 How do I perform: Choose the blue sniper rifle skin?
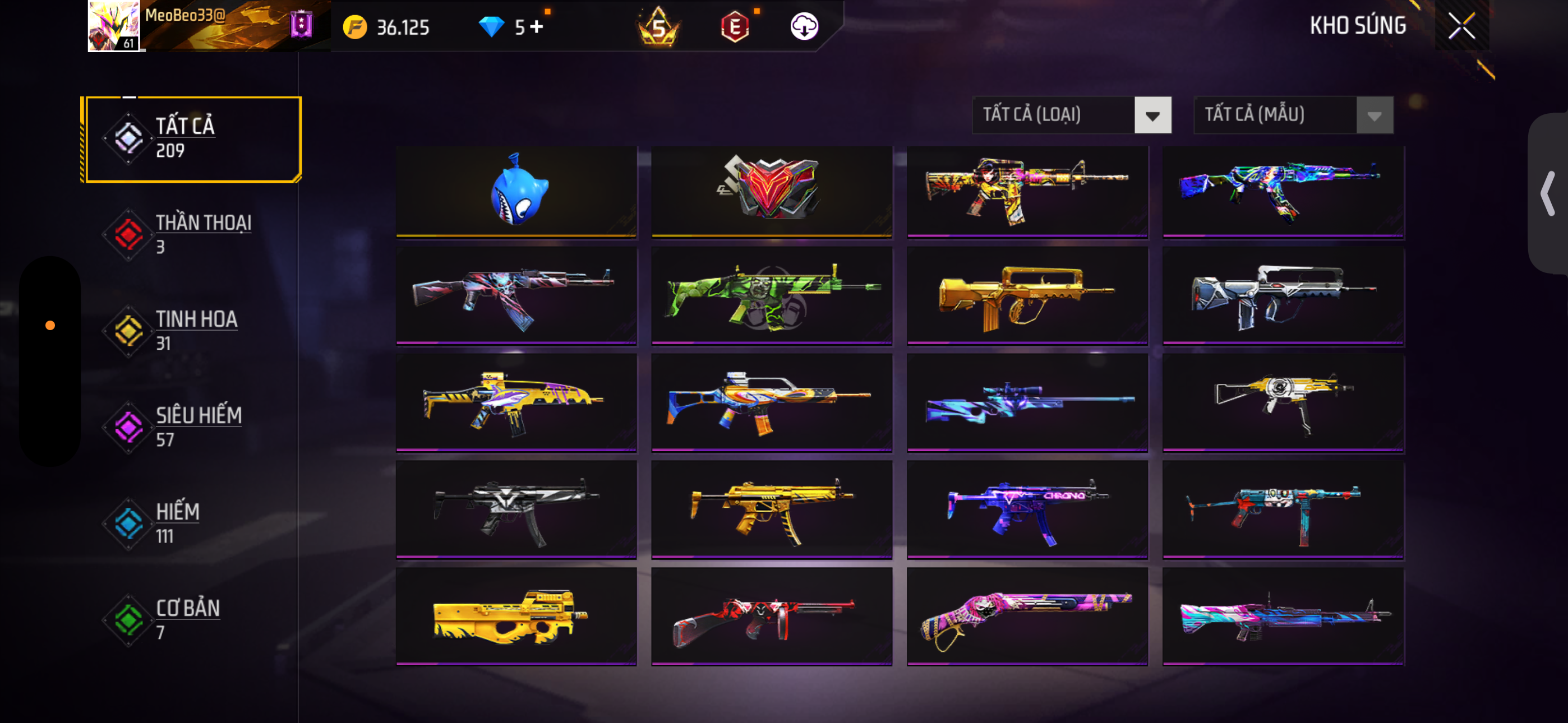tap(1027, 402)
